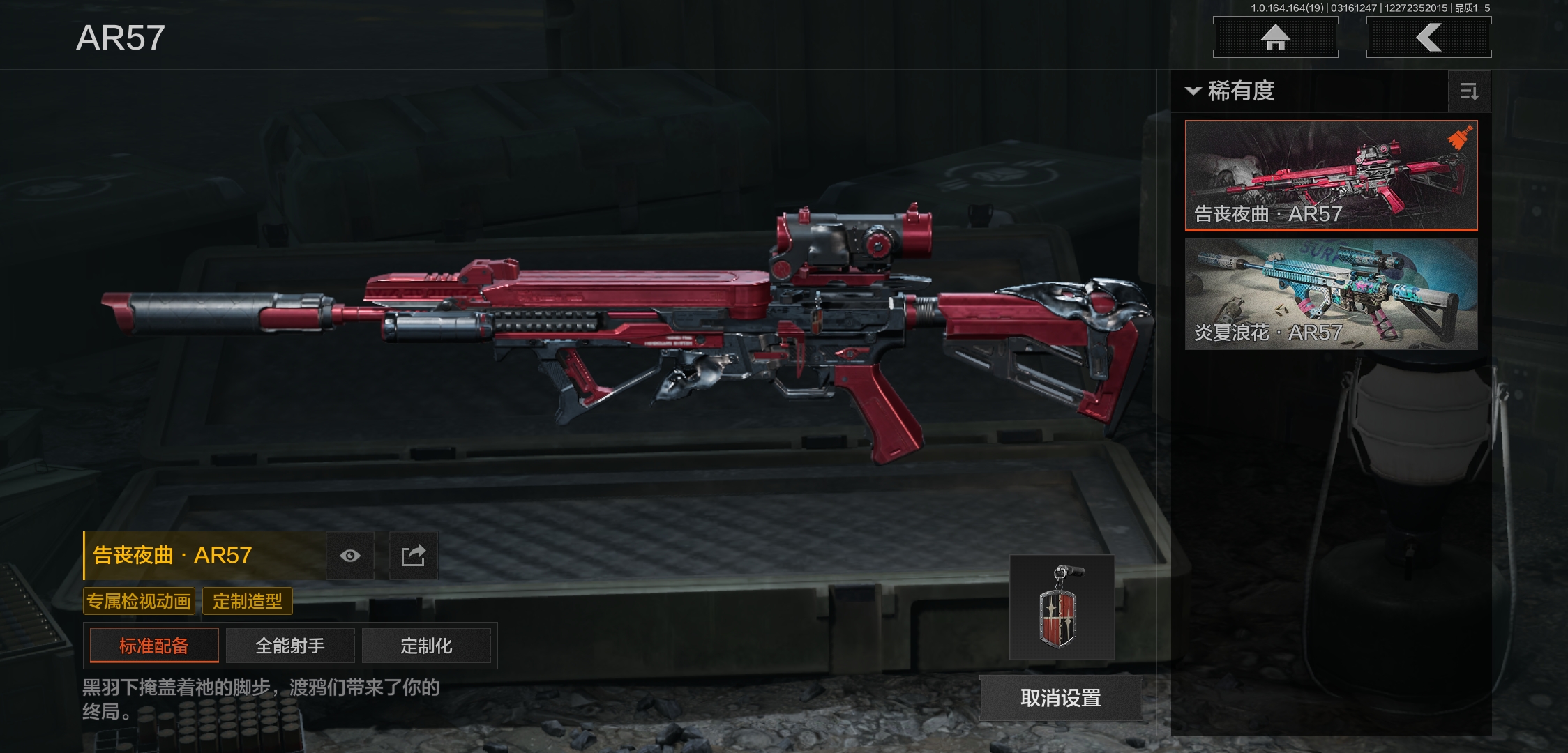The height and width of the screenshot is (753, 1568).
Task: Switch to the 标准配备 tab
Action: click(154, 646)
